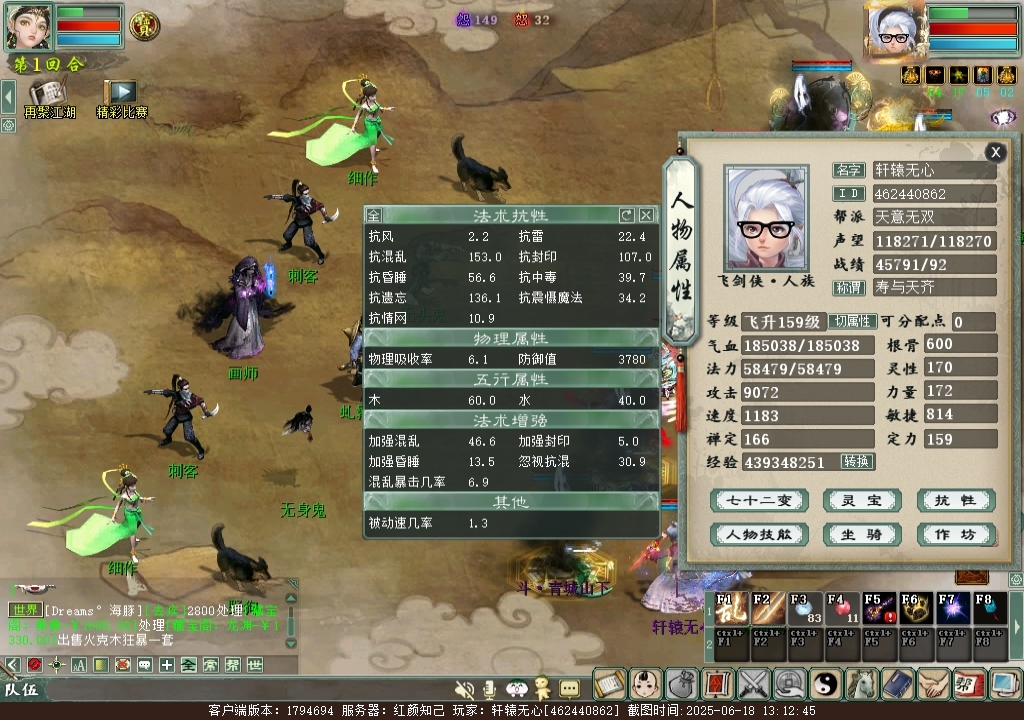Select the 世 world chat channel filter
Screen dimensions: 1024x720
(x=255, y=665)
